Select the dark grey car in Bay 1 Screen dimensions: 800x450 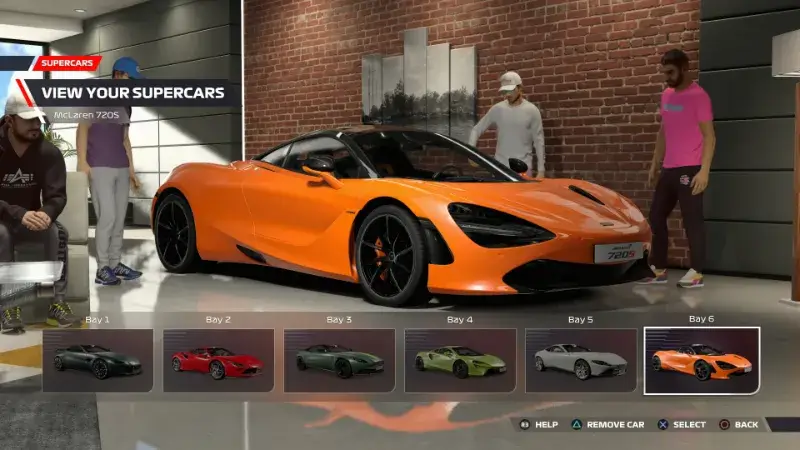tap(98, 360)
